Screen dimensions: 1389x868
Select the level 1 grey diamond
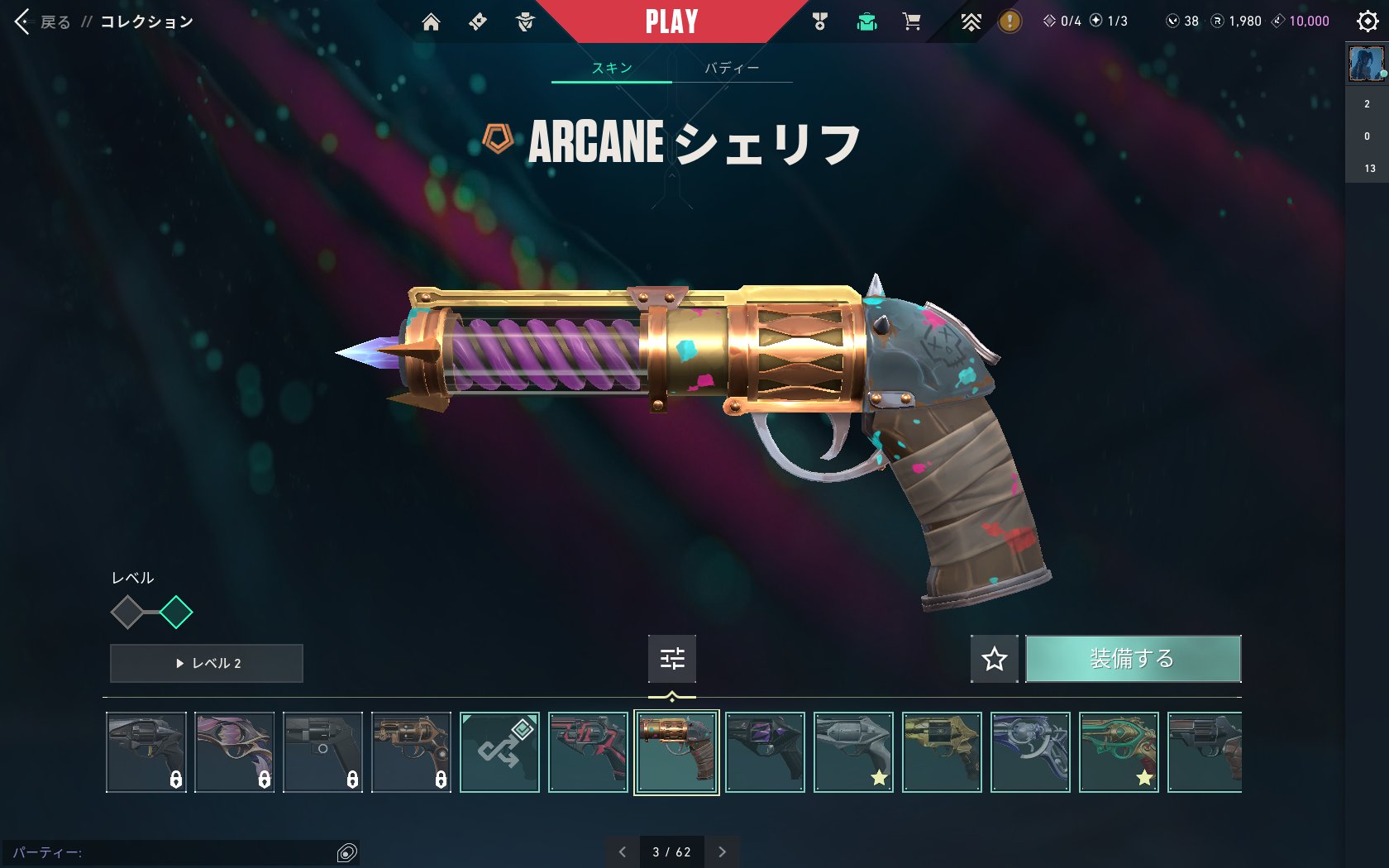pos(127,613)
